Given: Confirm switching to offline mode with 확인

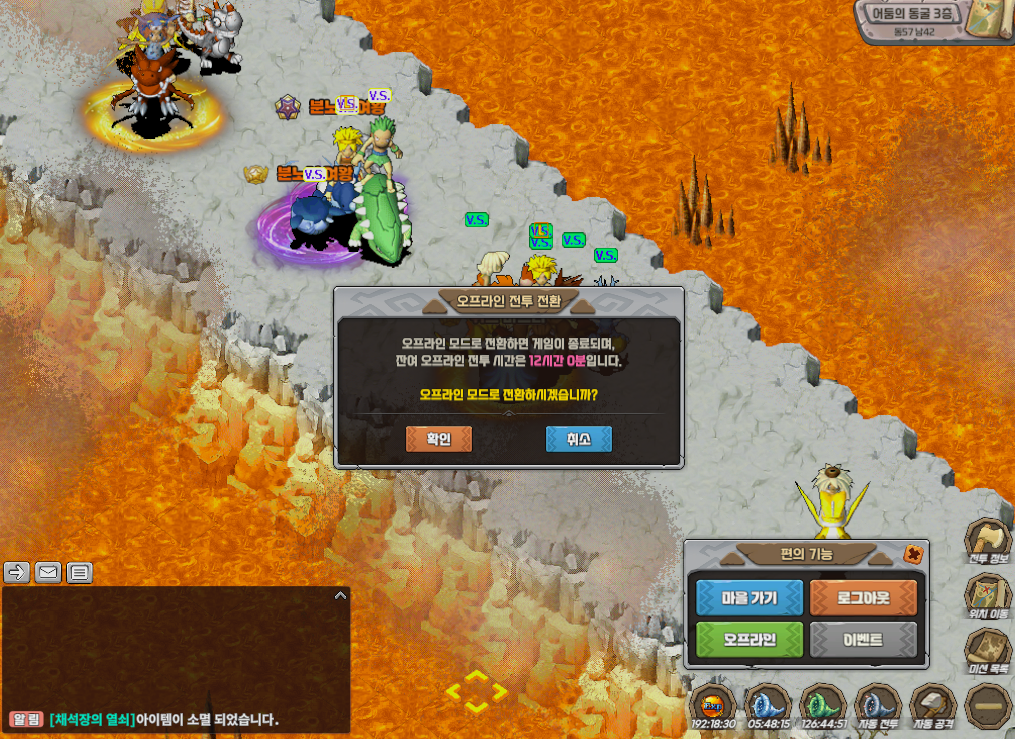Looking at the screenshot, I should coord(439,439).
